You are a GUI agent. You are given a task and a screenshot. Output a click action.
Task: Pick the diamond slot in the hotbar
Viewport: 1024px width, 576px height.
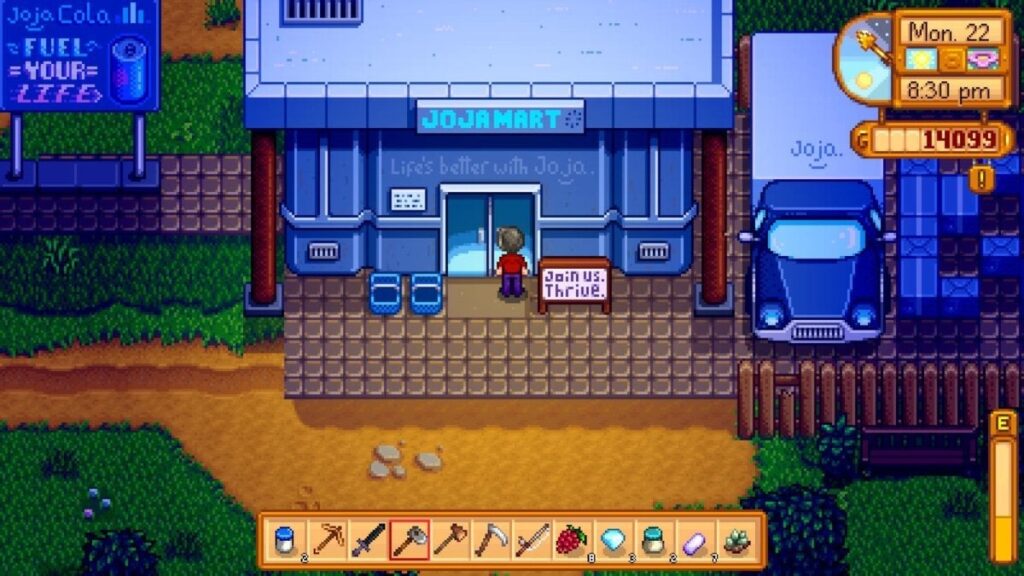[613, 540]
